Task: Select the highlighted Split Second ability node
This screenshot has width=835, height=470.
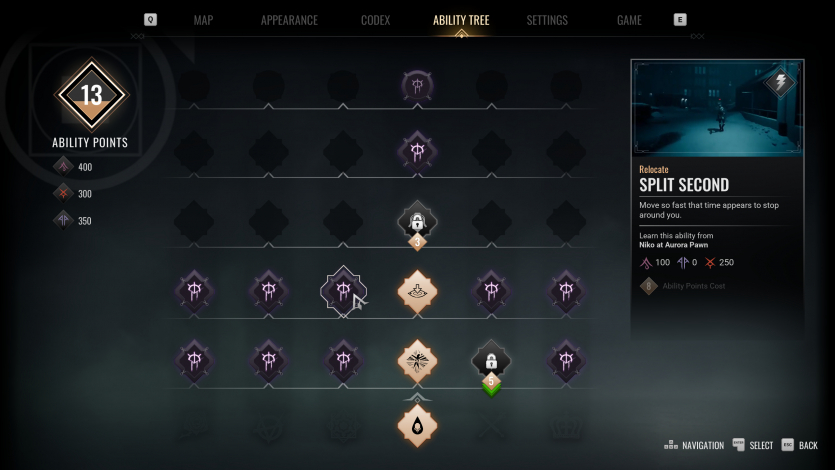Action: pyautogui.click(x=343, y=291)
